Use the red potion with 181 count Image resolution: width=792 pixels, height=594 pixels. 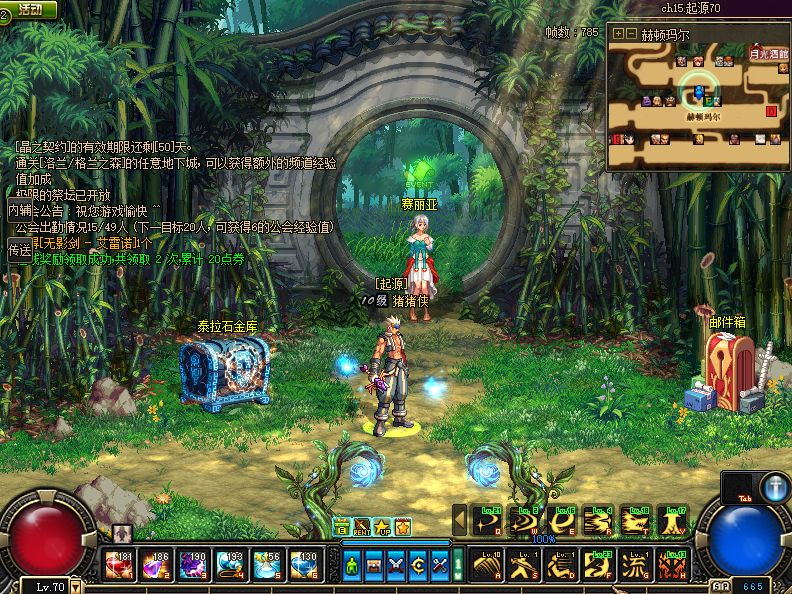coord(120,566)
